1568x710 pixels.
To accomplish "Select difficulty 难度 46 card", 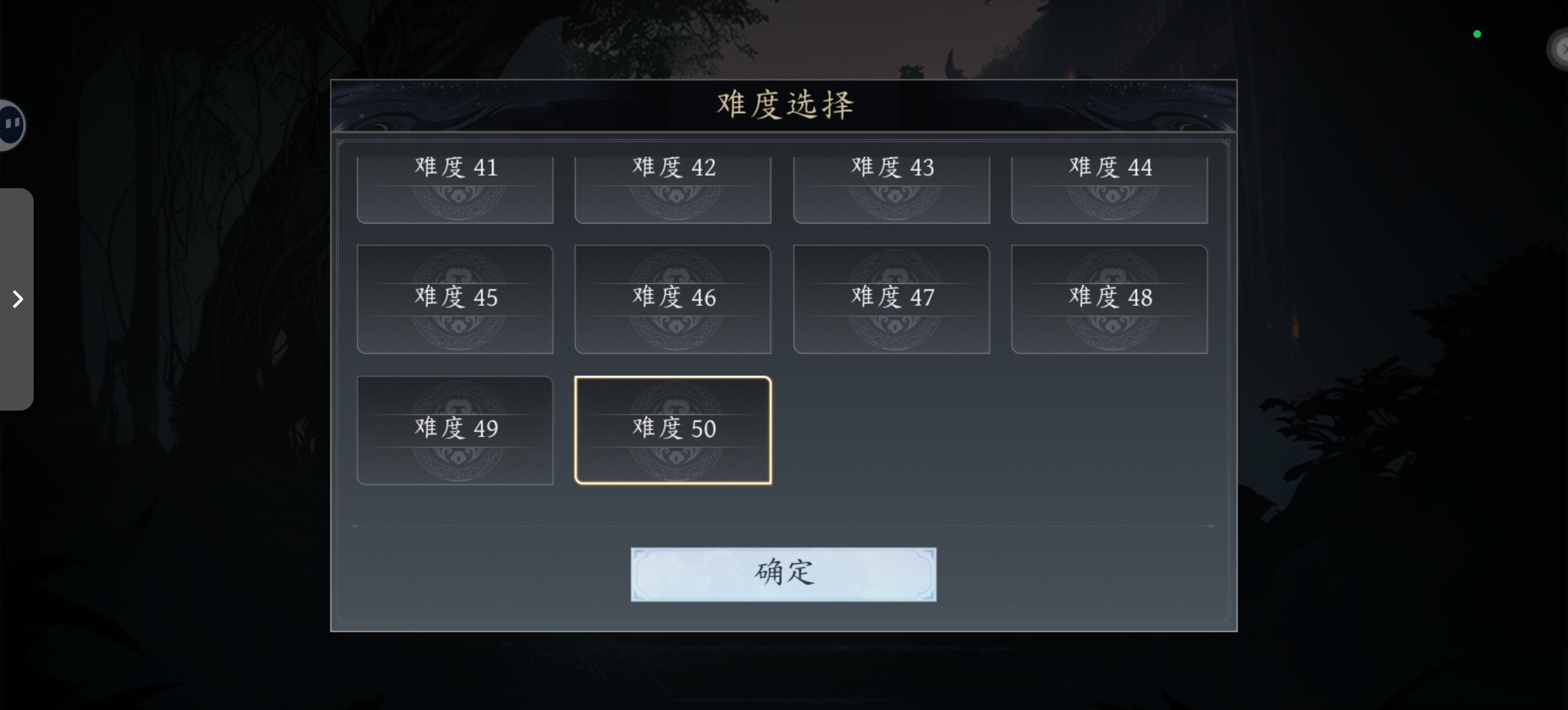I will (673, 298).
